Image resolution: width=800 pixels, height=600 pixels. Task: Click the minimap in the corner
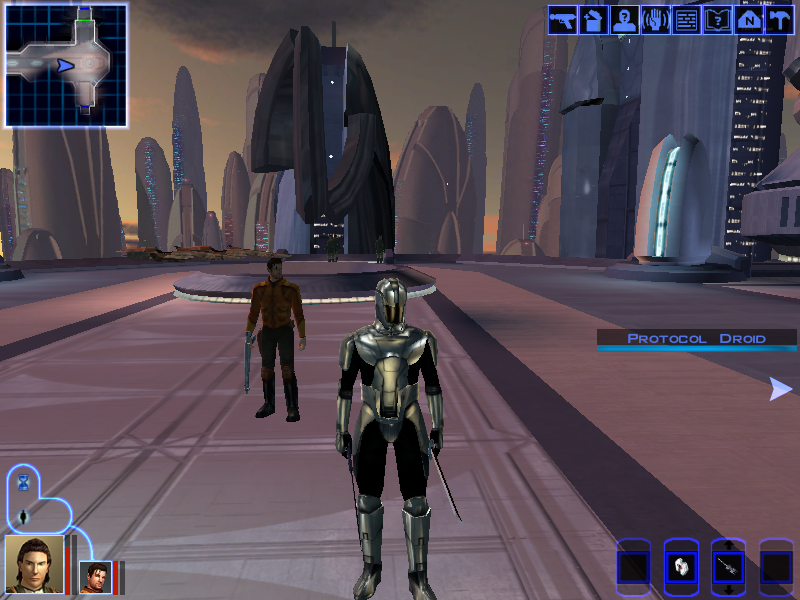click(x=66, y=66)
